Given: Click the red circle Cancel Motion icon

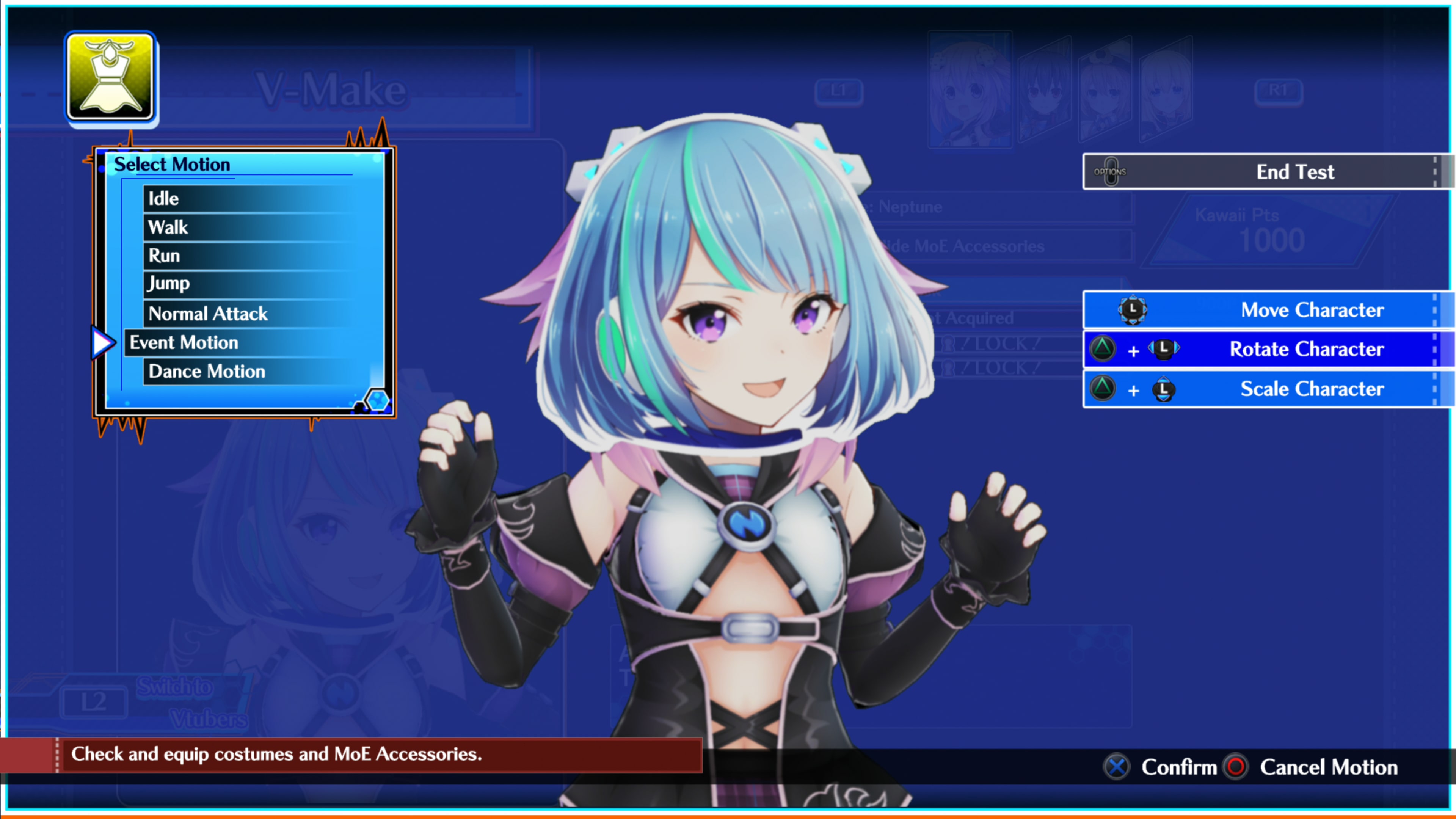Looking at the screenshot, I should point(1235,767).
